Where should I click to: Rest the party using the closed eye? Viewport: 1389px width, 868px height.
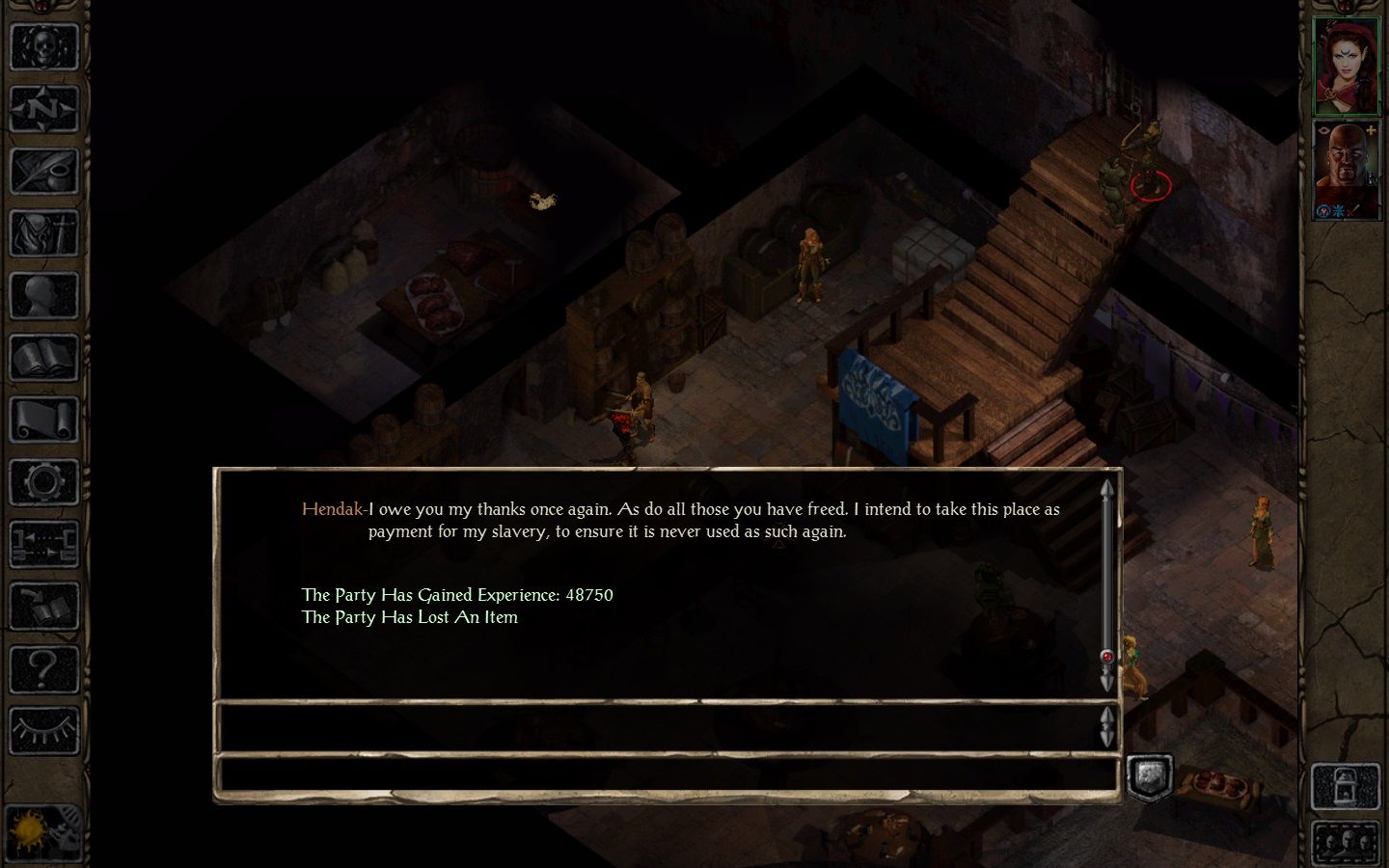43,730
